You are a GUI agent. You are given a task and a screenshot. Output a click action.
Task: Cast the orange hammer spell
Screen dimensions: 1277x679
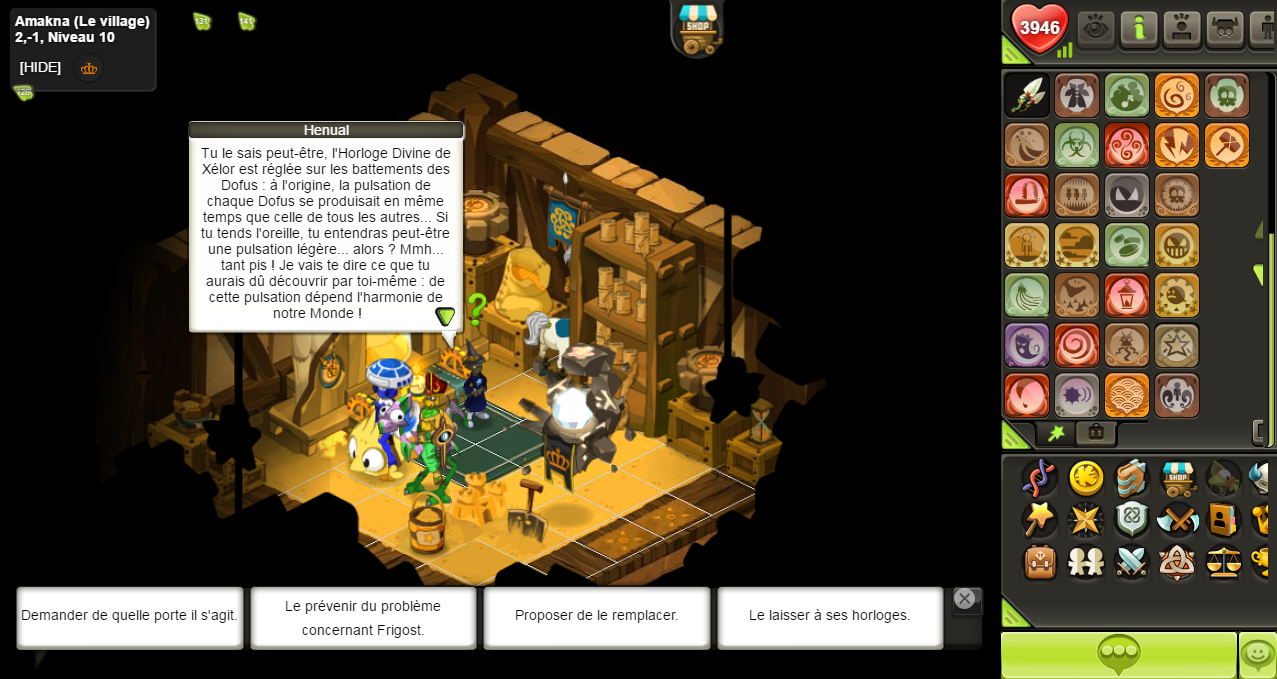pos(1227,145)
